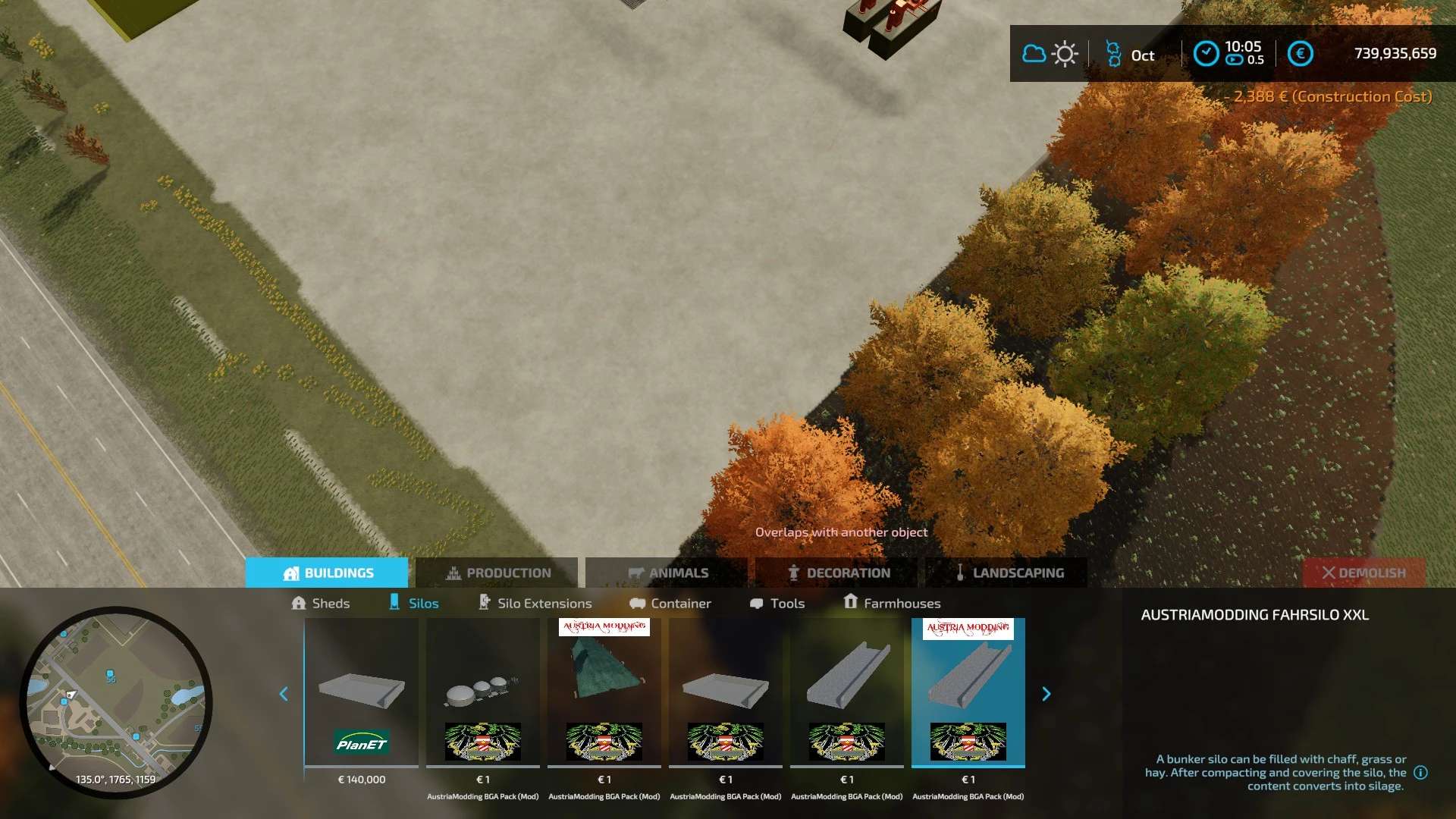Switch to the Production tab

pyautogui.click(x=497, y=573)
